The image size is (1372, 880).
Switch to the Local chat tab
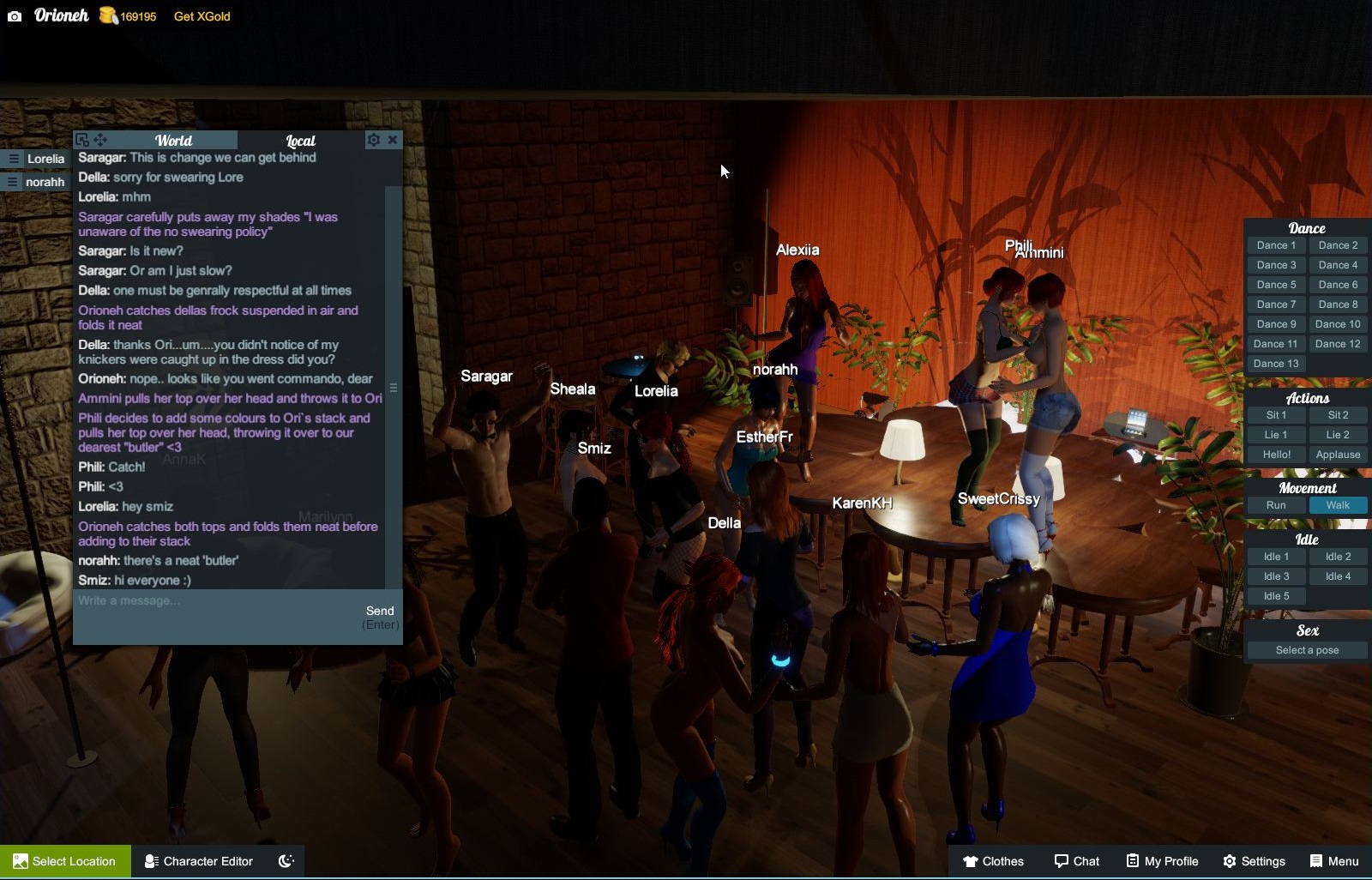point(300,141)
